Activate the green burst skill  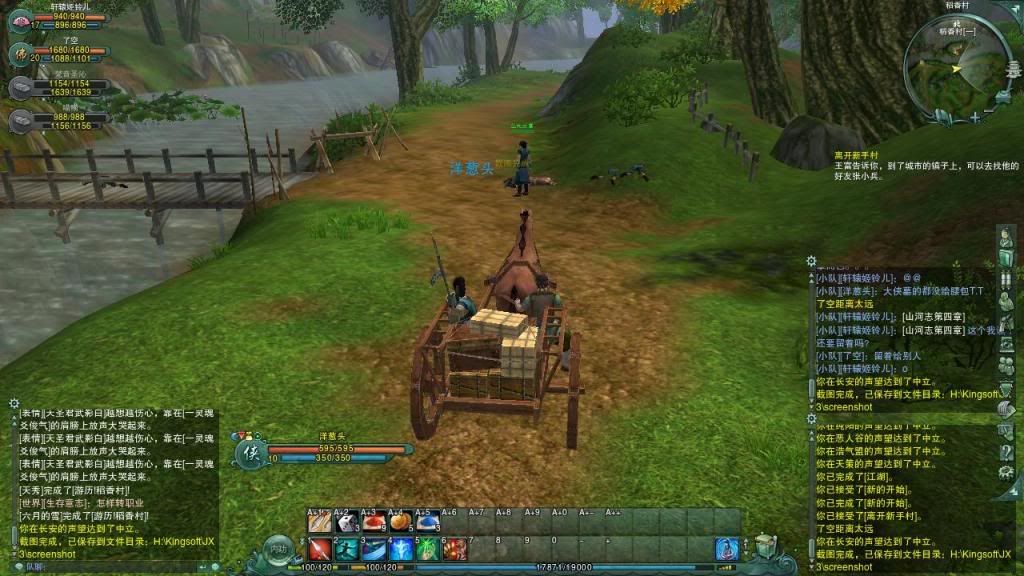(428, 549)
